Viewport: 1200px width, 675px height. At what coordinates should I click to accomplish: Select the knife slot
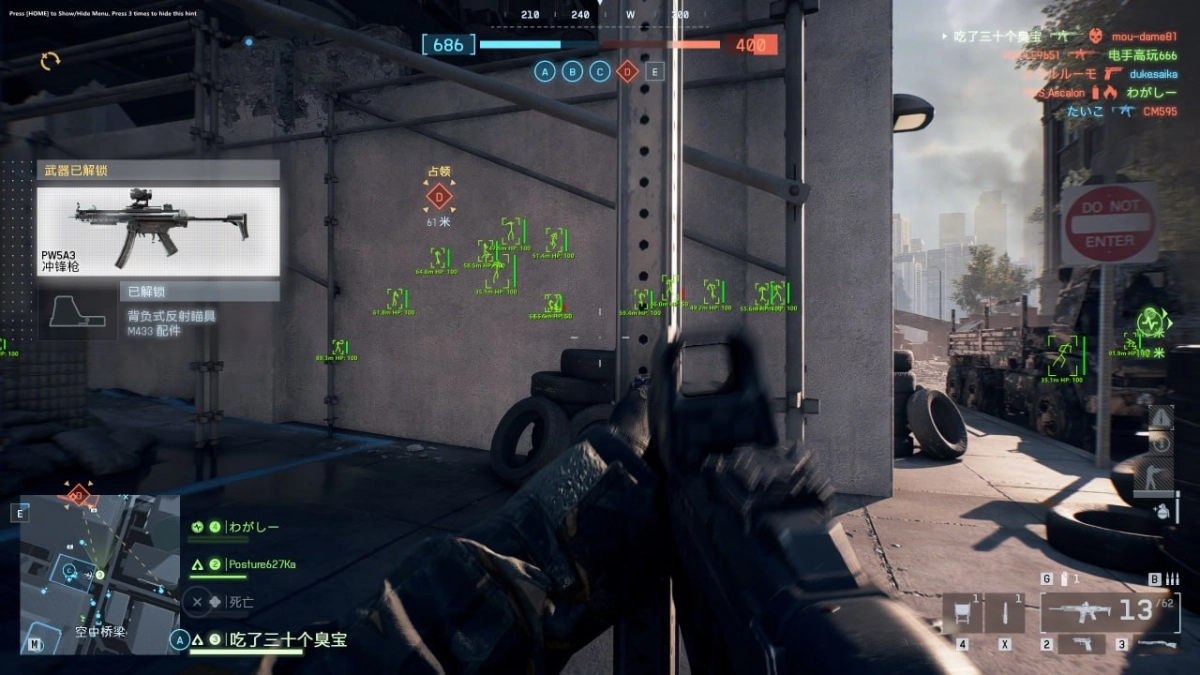pos(1004,612)
